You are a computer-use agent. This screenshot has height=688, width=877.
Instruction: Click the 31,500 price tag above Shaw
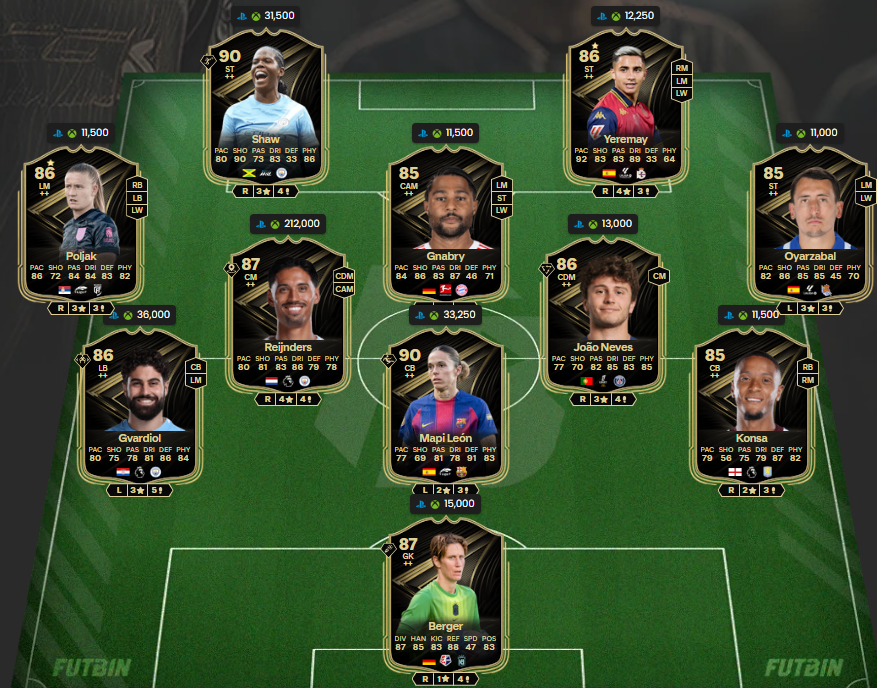point(266,15)
